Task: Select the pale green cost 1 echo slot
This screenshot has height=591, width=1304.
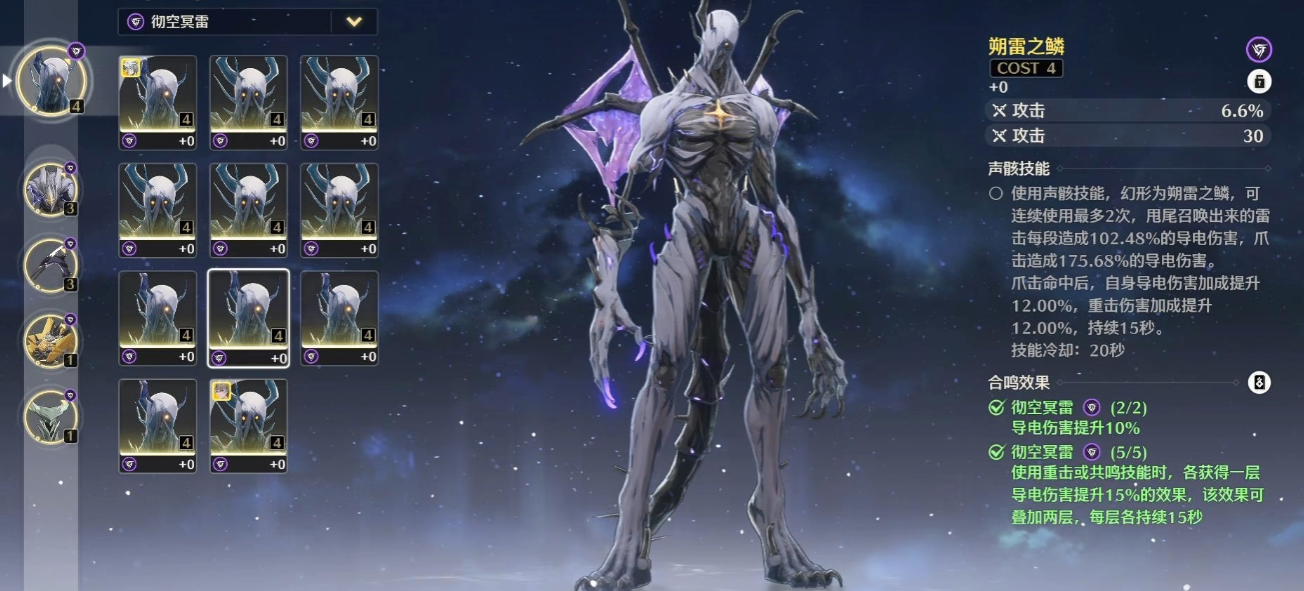Action: (49, 415)
